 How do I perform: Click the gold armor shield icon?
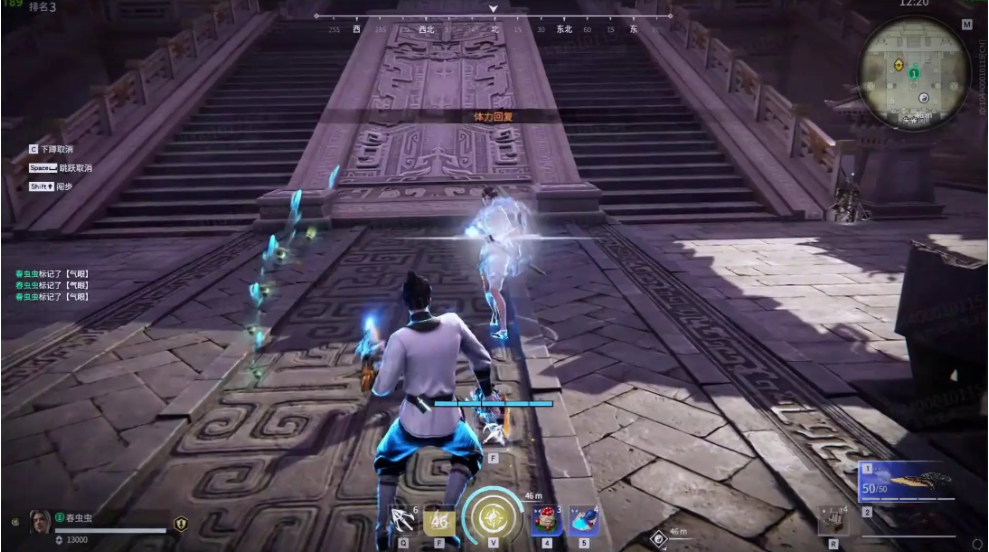click(x=181, y=522)
